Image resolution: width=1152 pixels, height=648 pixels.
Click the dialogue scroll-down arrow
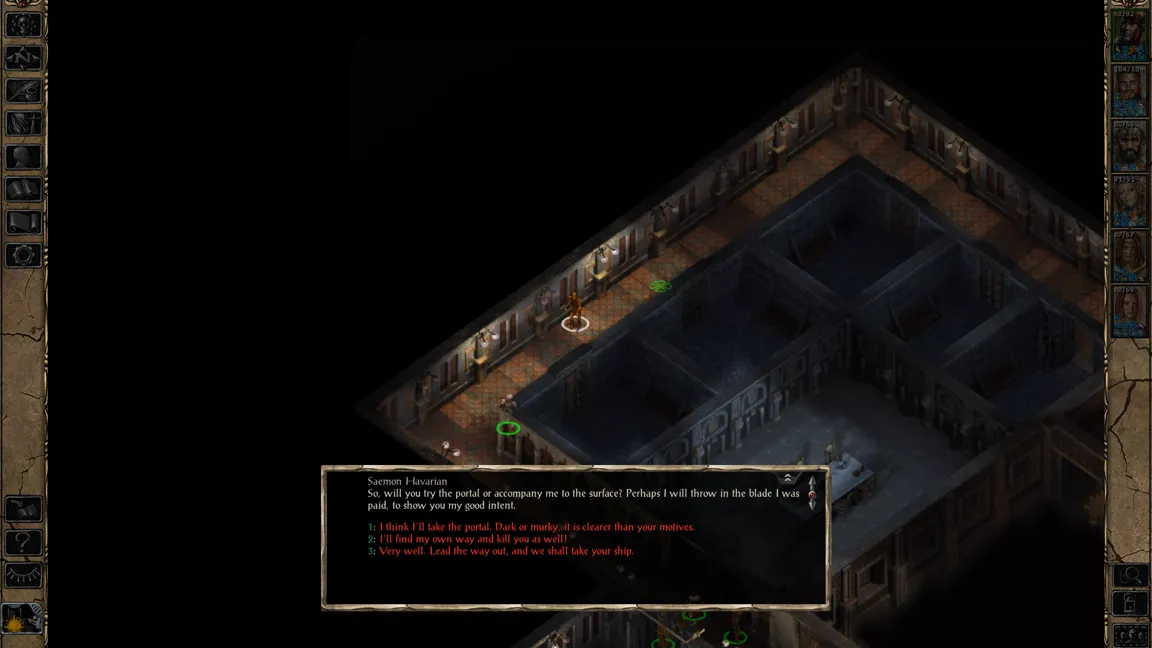(812, 506)
